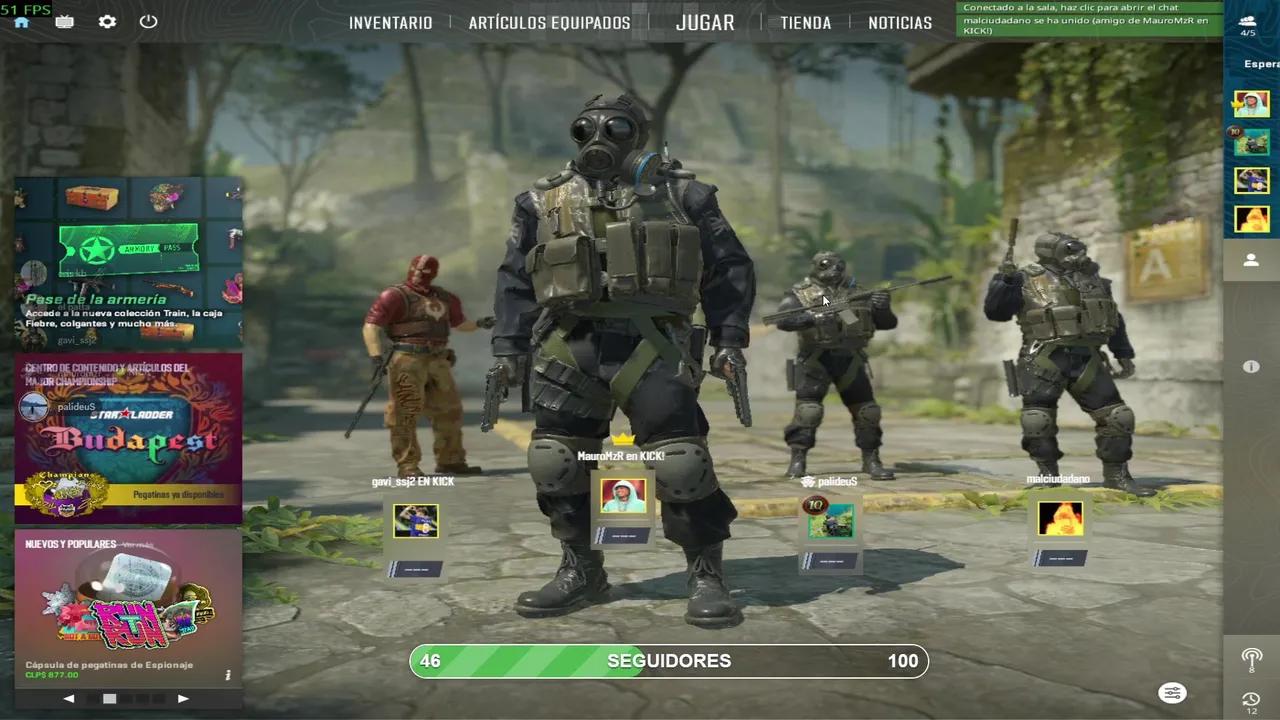Screen dimensions: 1280x720
Task: Select the JUGAR tab
Action: click(705, 22)
